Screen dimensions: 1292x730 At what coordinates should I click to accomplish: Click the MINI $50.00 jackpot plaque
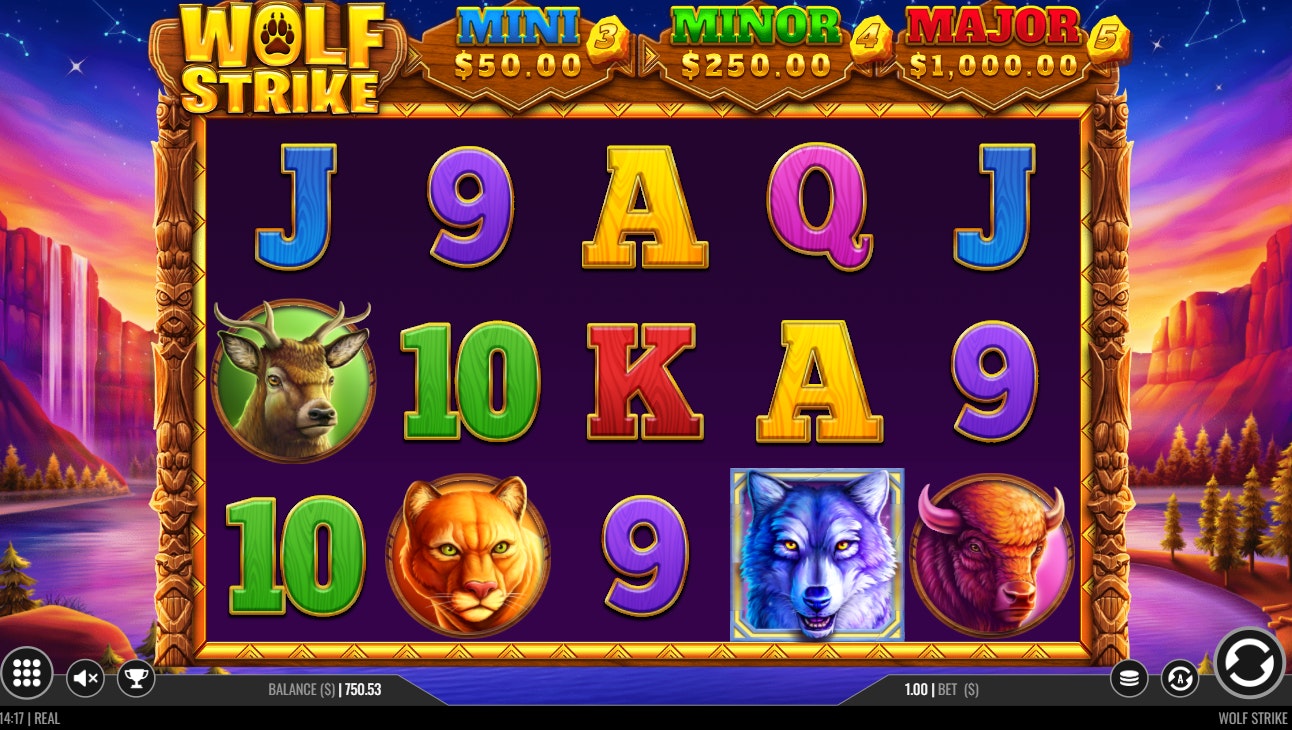(x=517, y=45)
